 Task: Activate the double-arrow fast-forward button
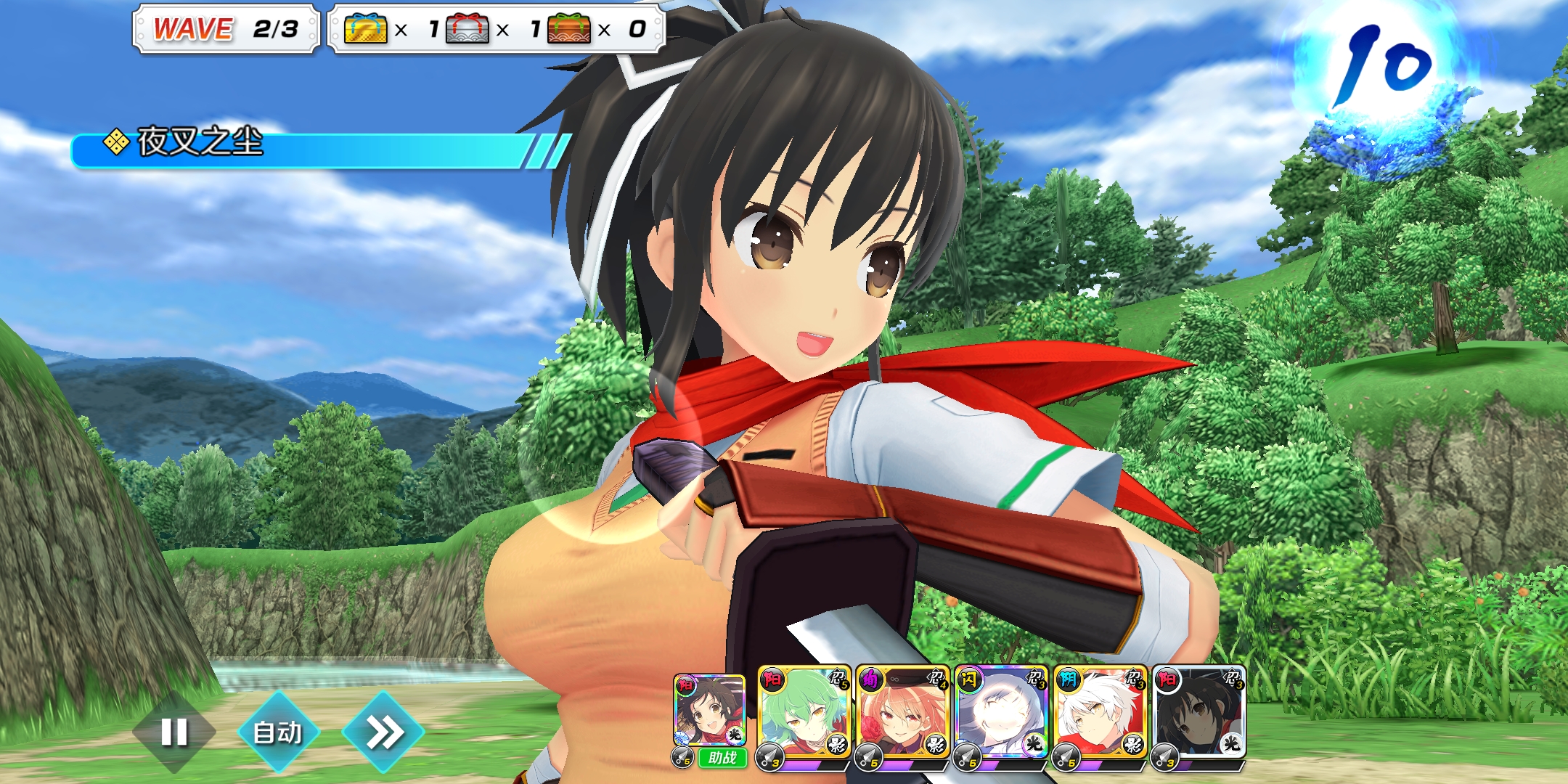pos(383,732)
